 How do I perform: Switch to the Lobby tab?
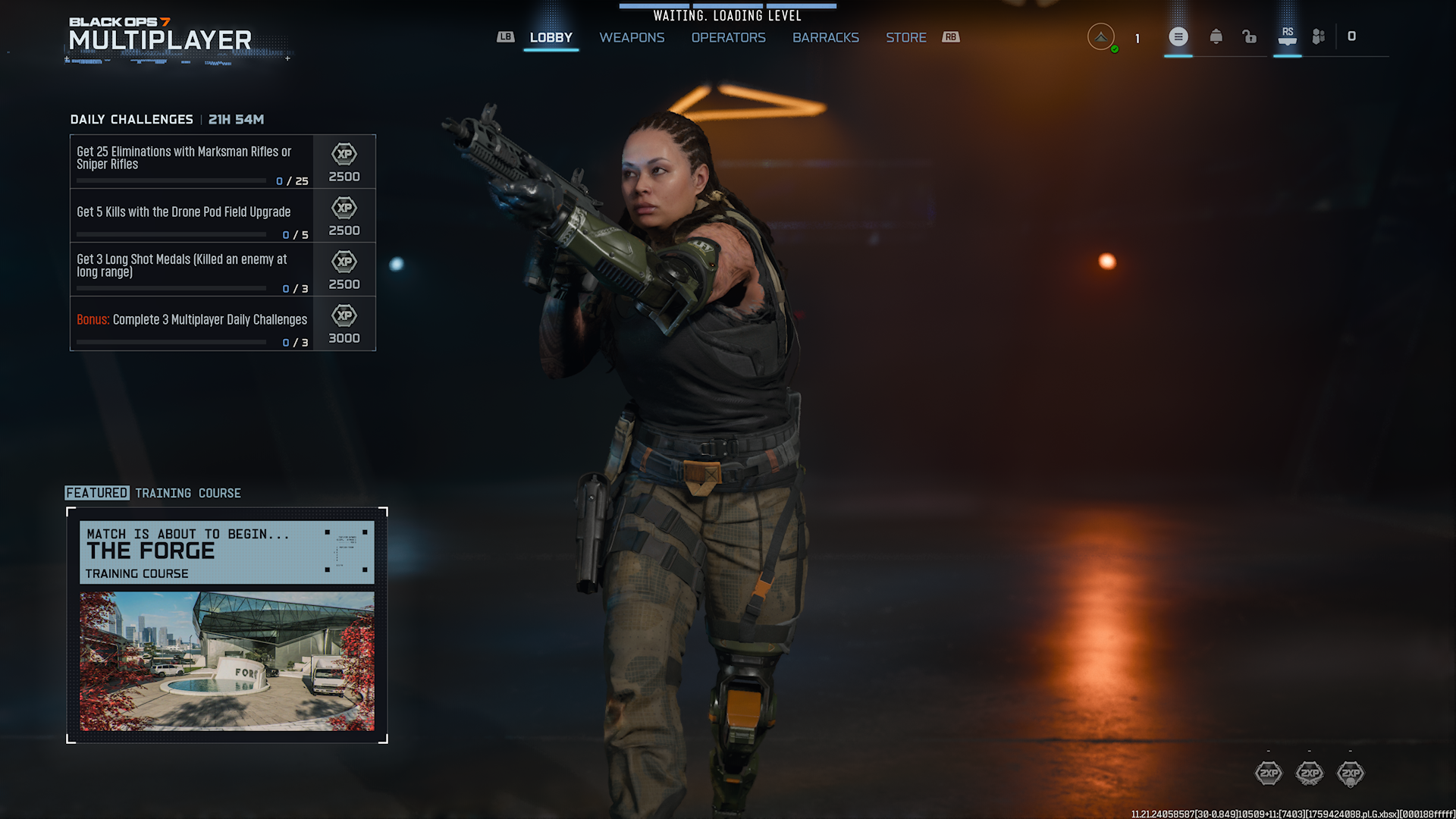tap(551, 38)
